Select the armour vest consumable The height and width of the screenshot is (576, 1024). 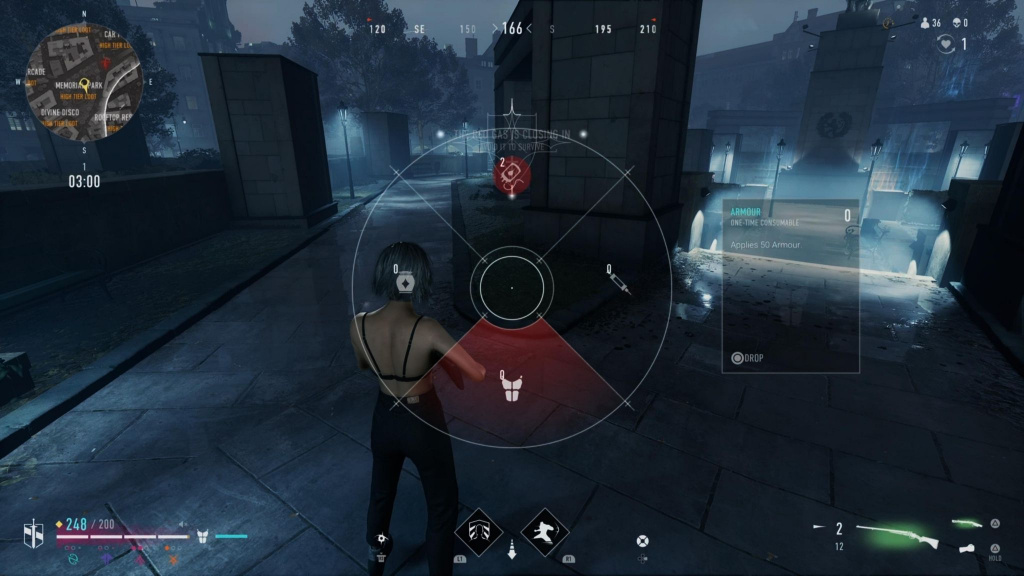click(x=512, y=388)
